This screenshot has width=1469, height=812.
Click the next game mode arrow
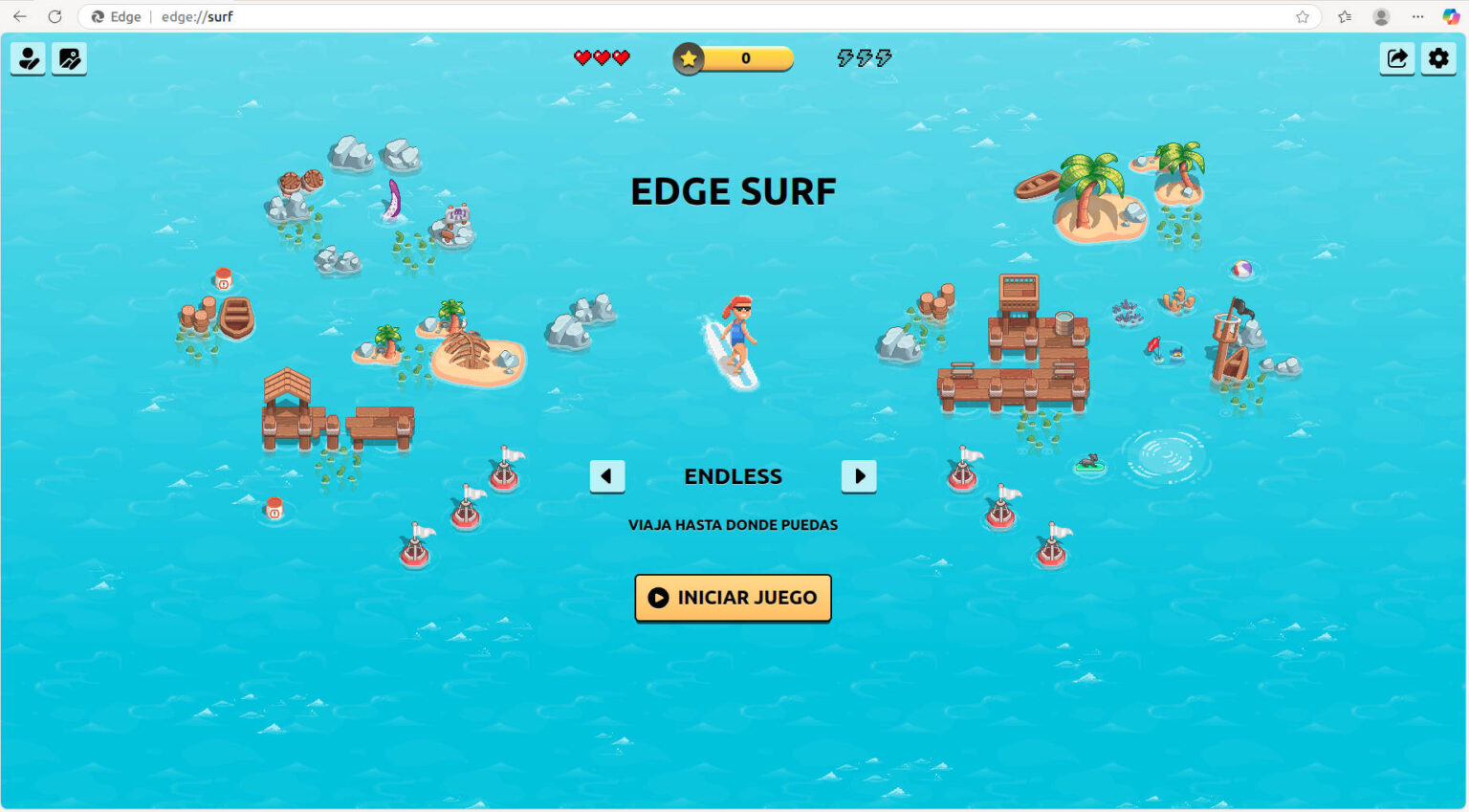point(859,475)
